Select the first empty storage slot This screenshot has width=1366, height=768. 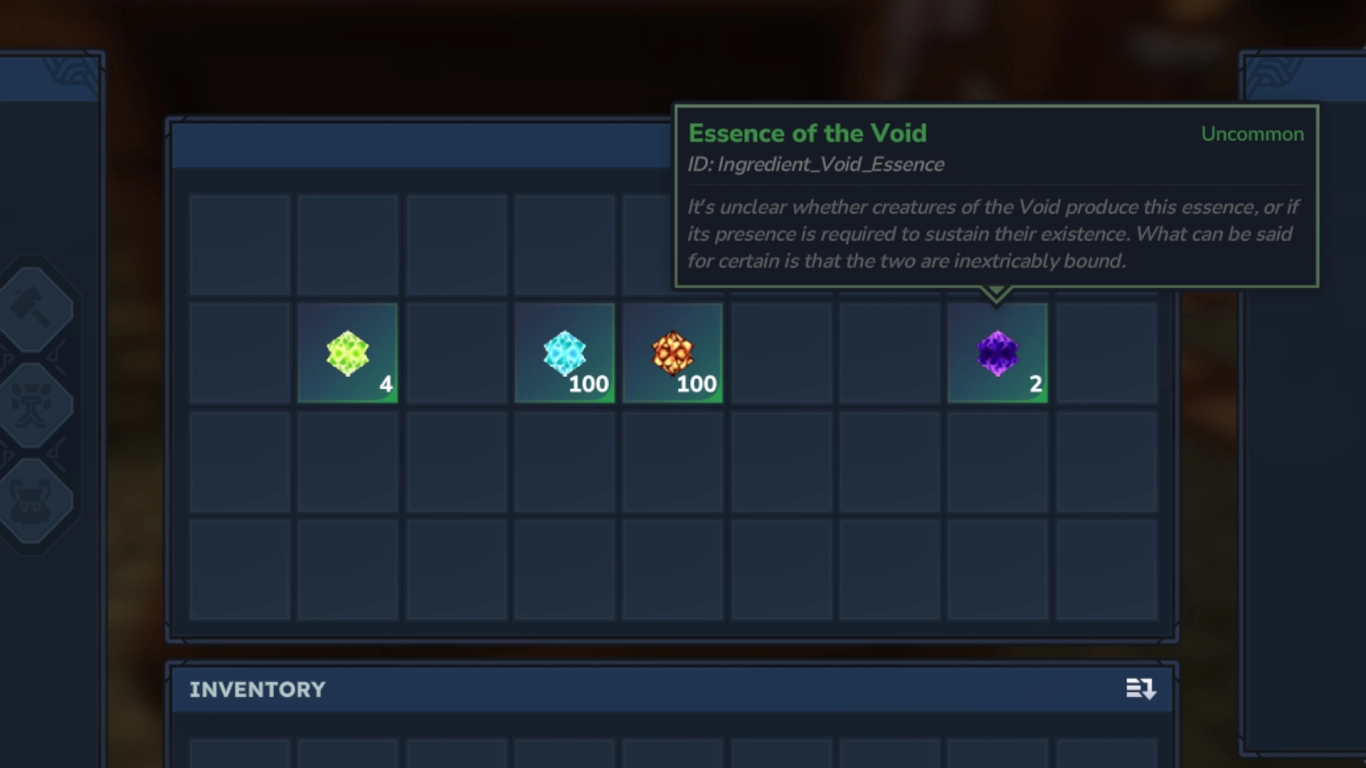(x=239, y=244)
